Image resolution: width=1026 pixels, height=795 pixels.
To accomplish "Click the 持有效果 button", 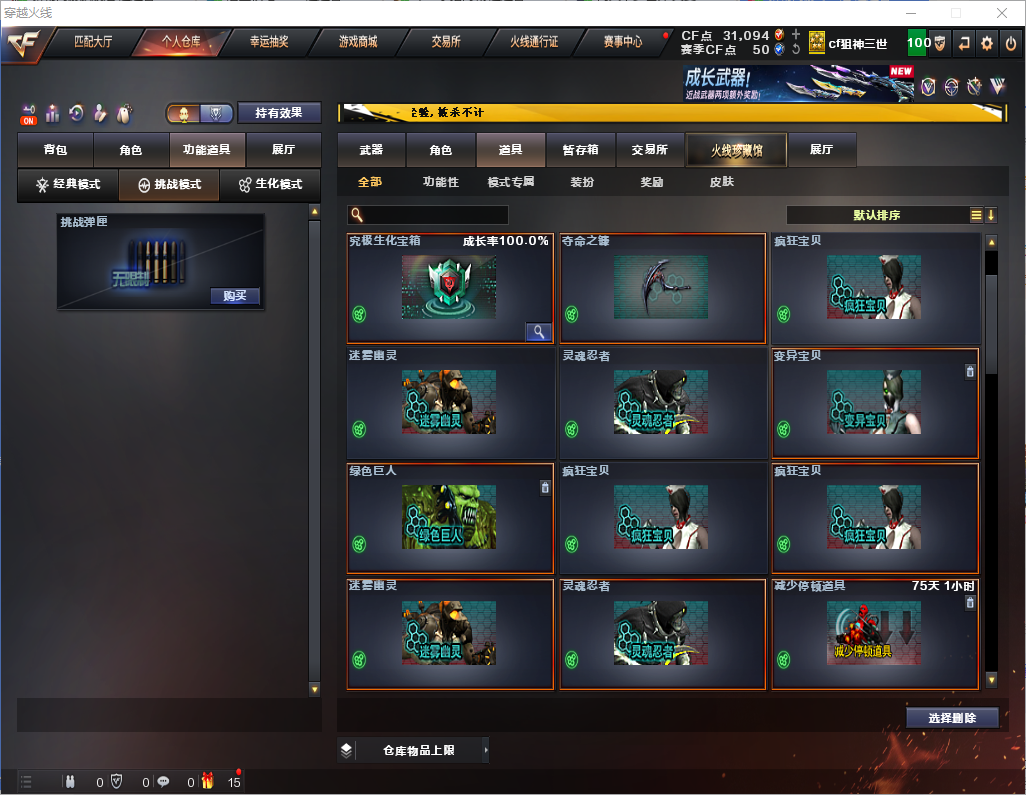I will (279, 113).
